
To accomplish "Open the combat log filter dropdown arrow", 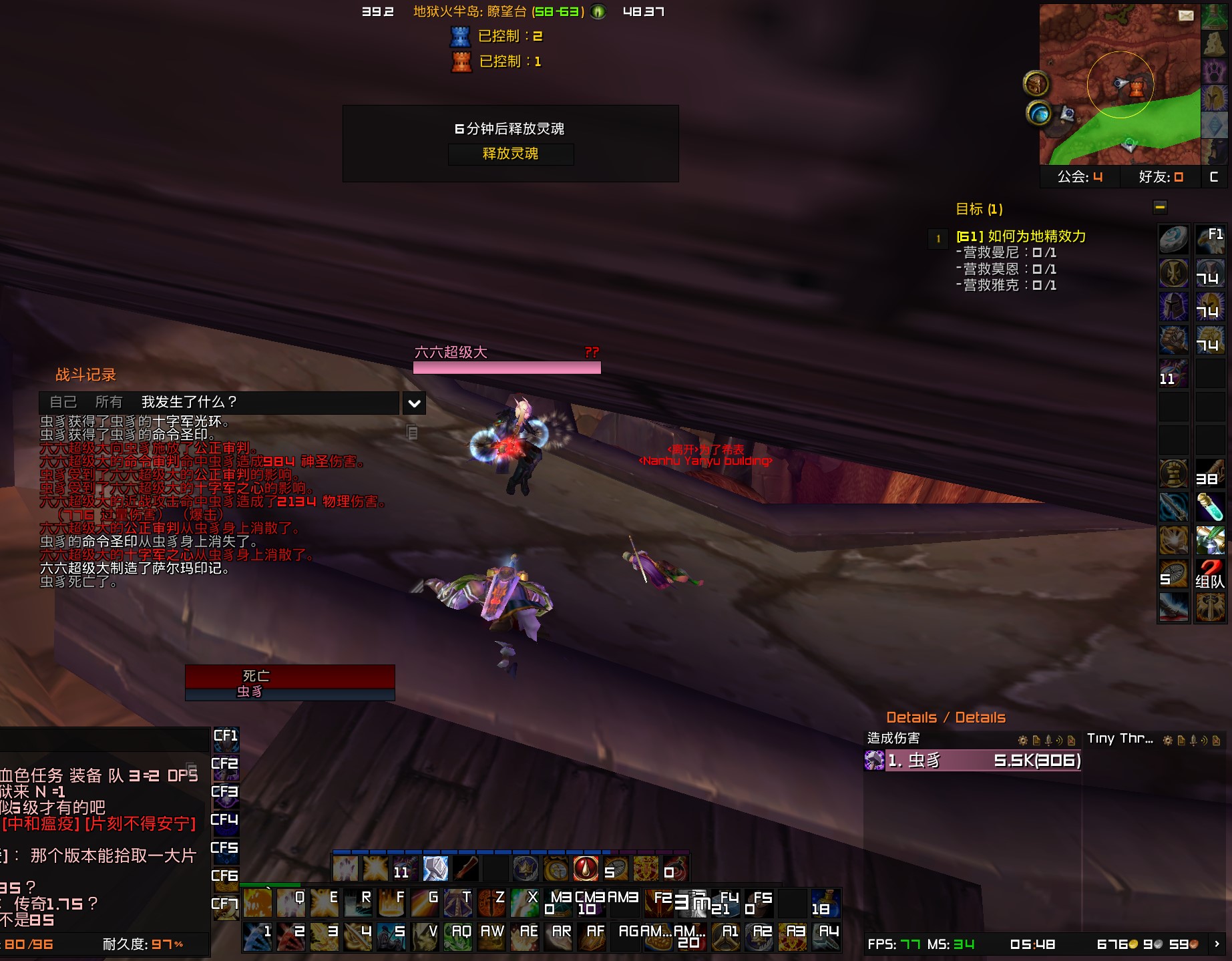I will (x=413, y=403).
